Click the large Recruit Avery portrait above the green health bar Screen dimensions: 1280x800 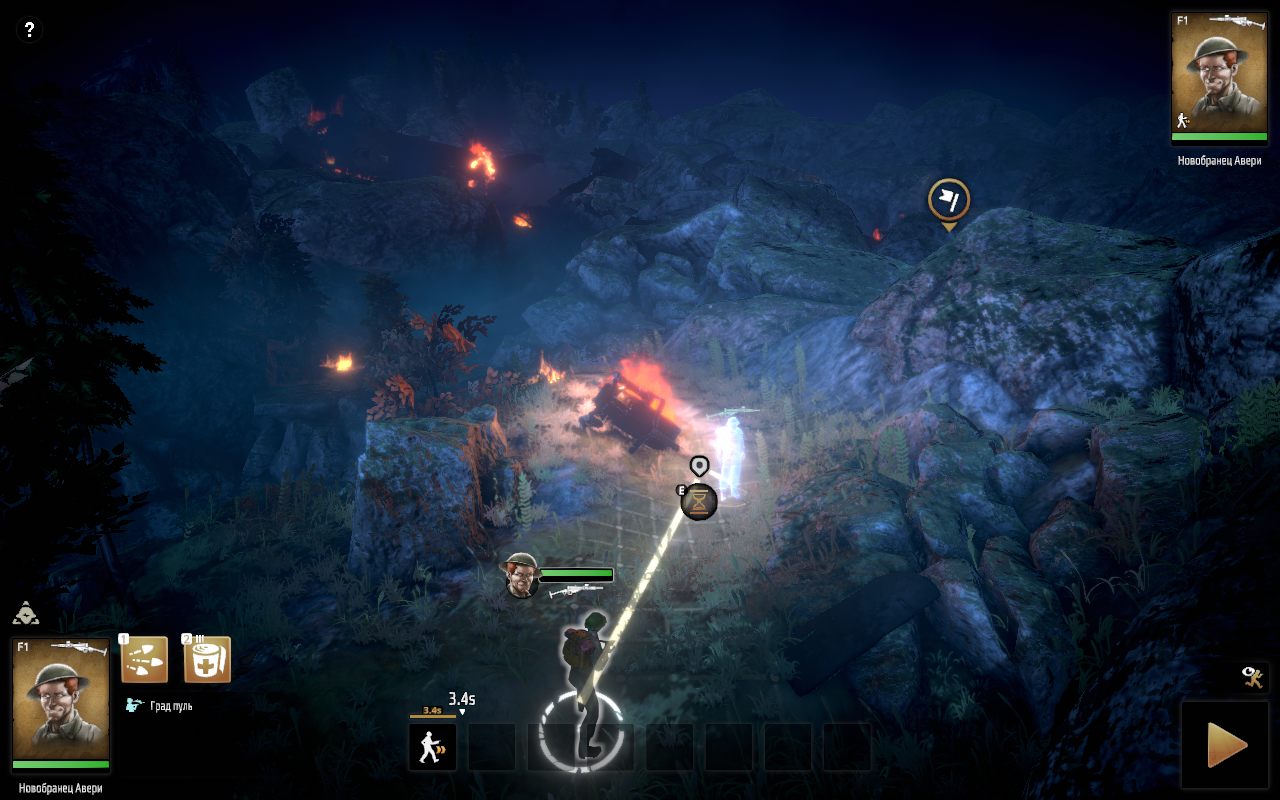[60, 698]
